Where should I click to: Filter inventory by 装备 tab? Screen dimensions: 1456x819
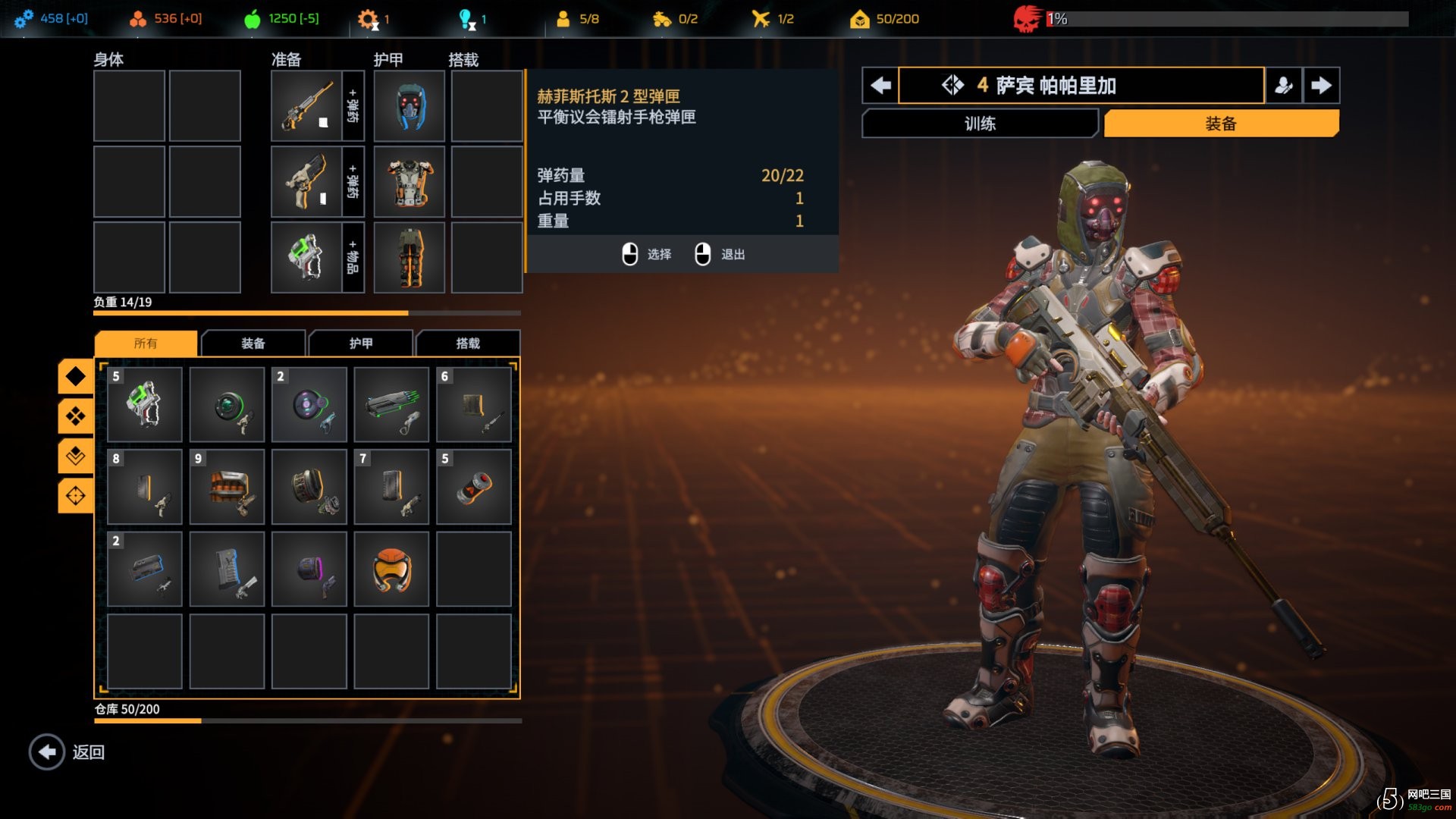coord(253,344)
